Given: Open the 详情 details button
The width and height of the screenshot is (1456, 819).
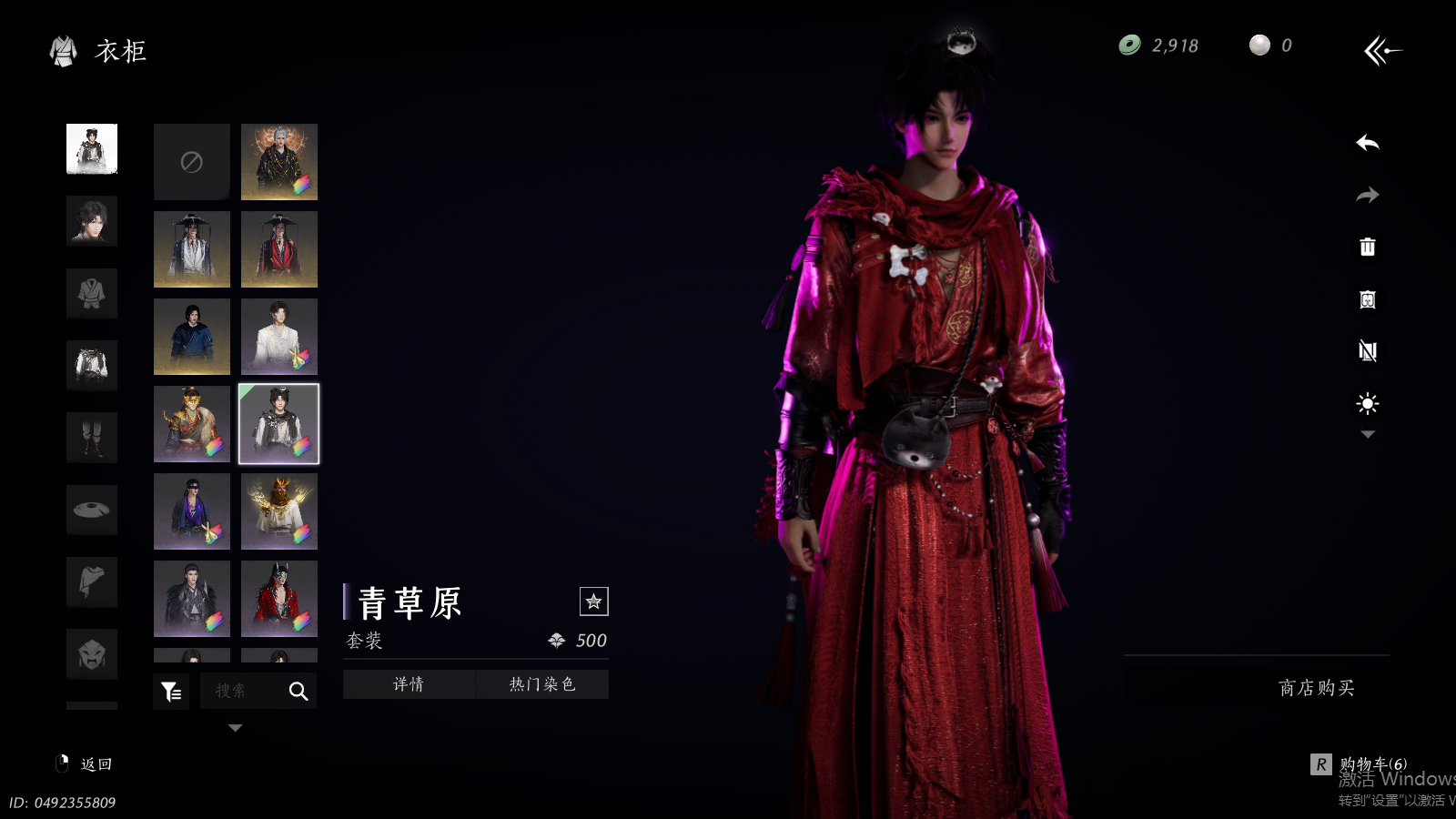Looking at the screenshot, I should [x=409, y=684].
